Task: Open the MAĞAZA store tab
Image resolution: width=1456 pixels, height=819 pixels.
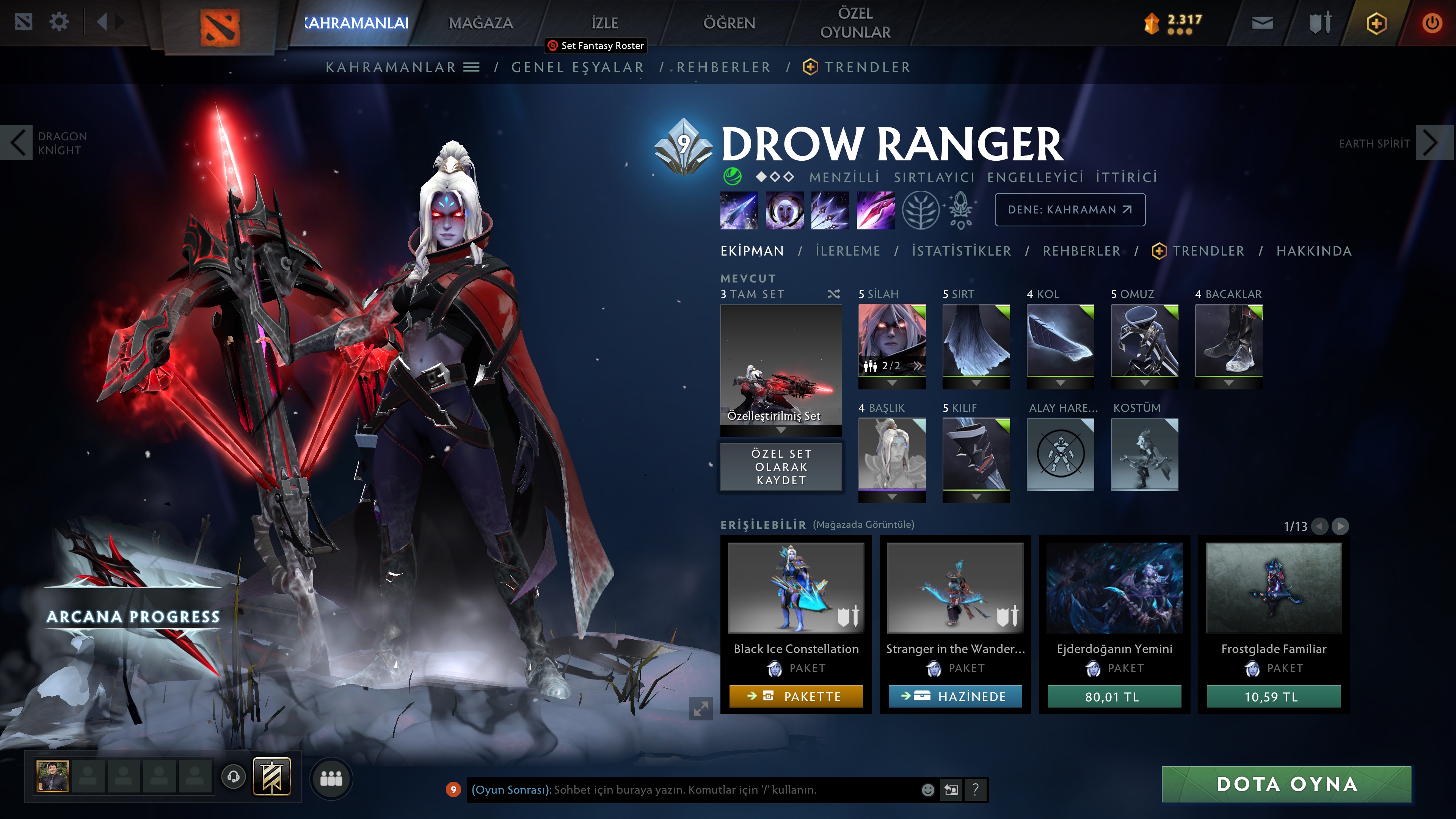Action: (x=480, y=23)
